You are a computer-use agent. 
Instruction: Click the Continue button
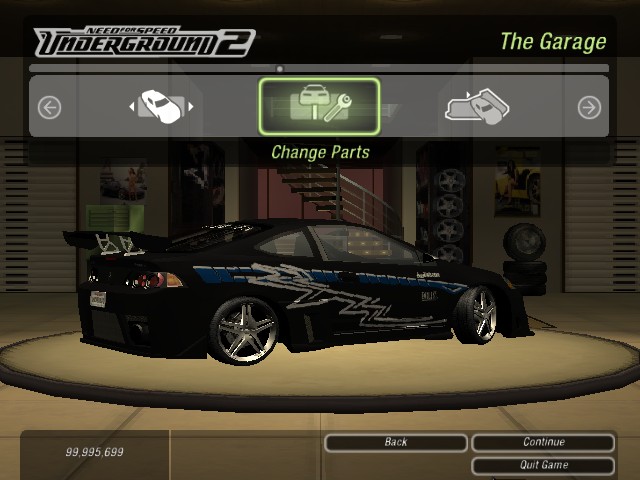coord(543,442)
